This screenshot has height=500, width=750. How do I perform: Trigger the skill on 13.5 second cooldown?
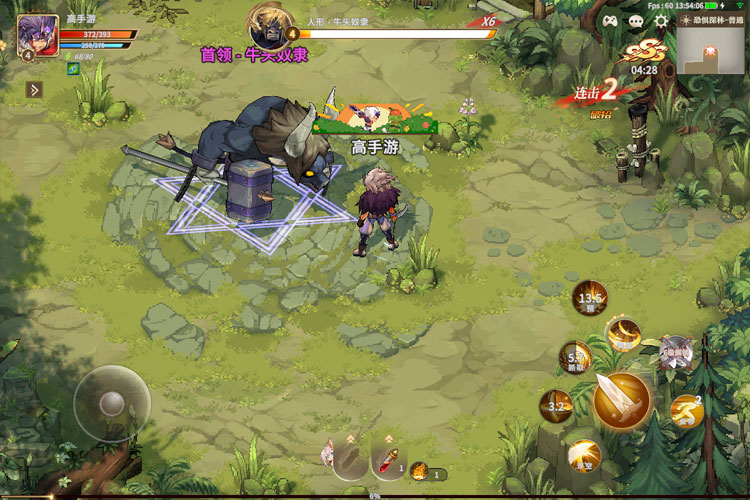590,298
